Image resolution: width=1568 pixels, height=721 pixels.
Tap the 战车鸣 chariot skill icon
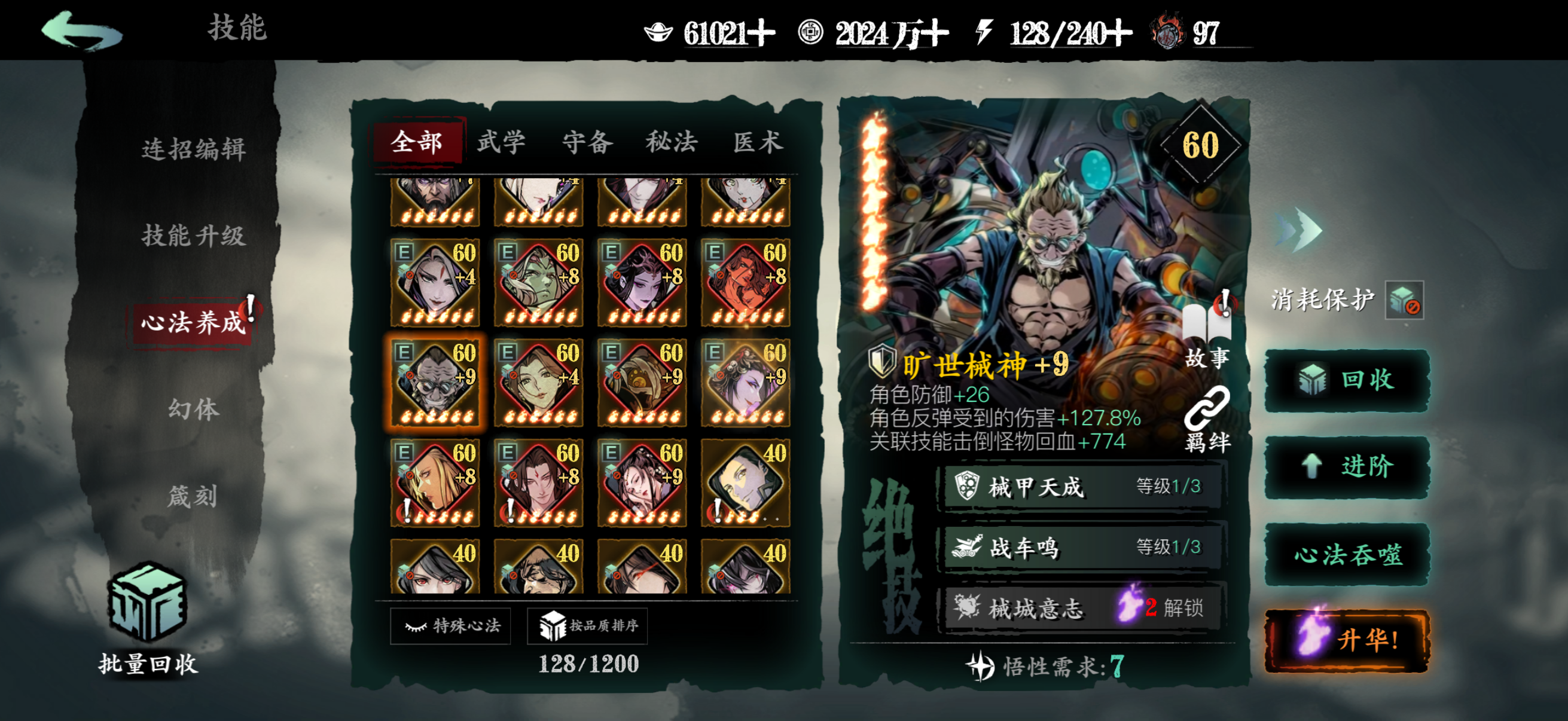click(966, 547)
